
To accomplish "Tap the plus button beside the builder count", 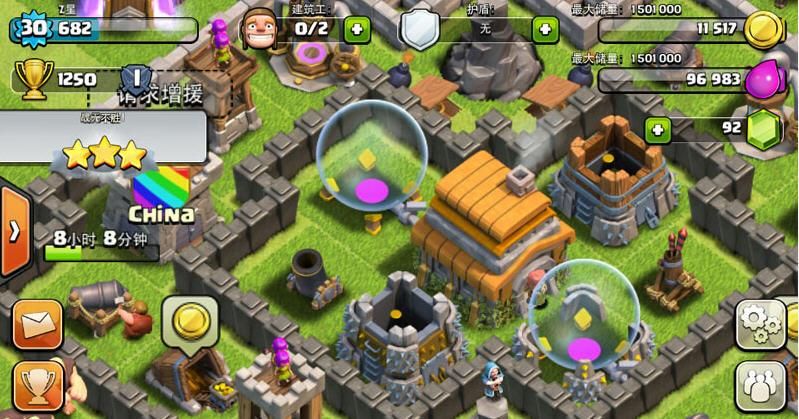I will 357,28.
